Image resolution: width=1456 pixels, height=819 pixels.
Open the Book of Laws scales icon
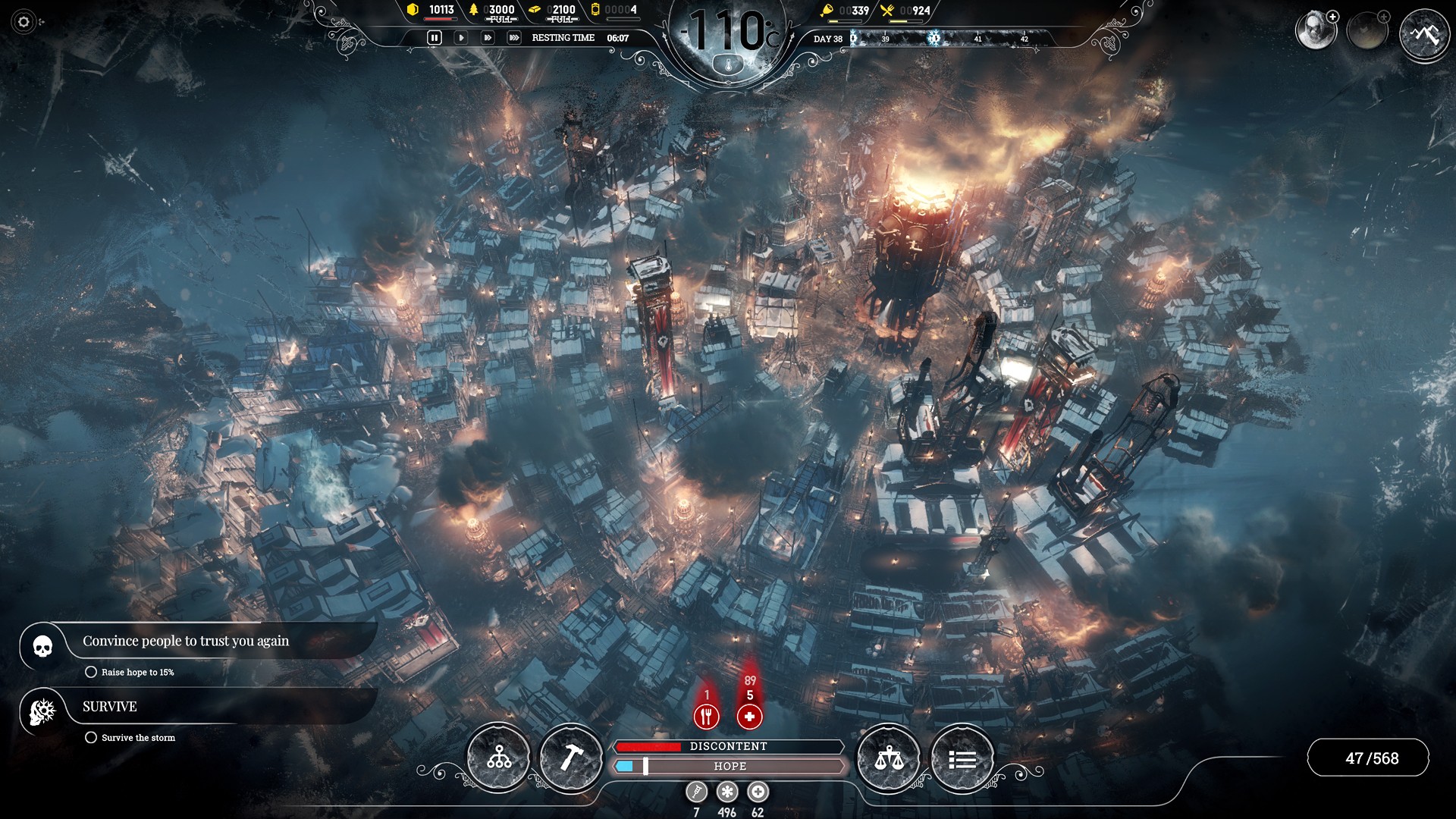[889, 757]
